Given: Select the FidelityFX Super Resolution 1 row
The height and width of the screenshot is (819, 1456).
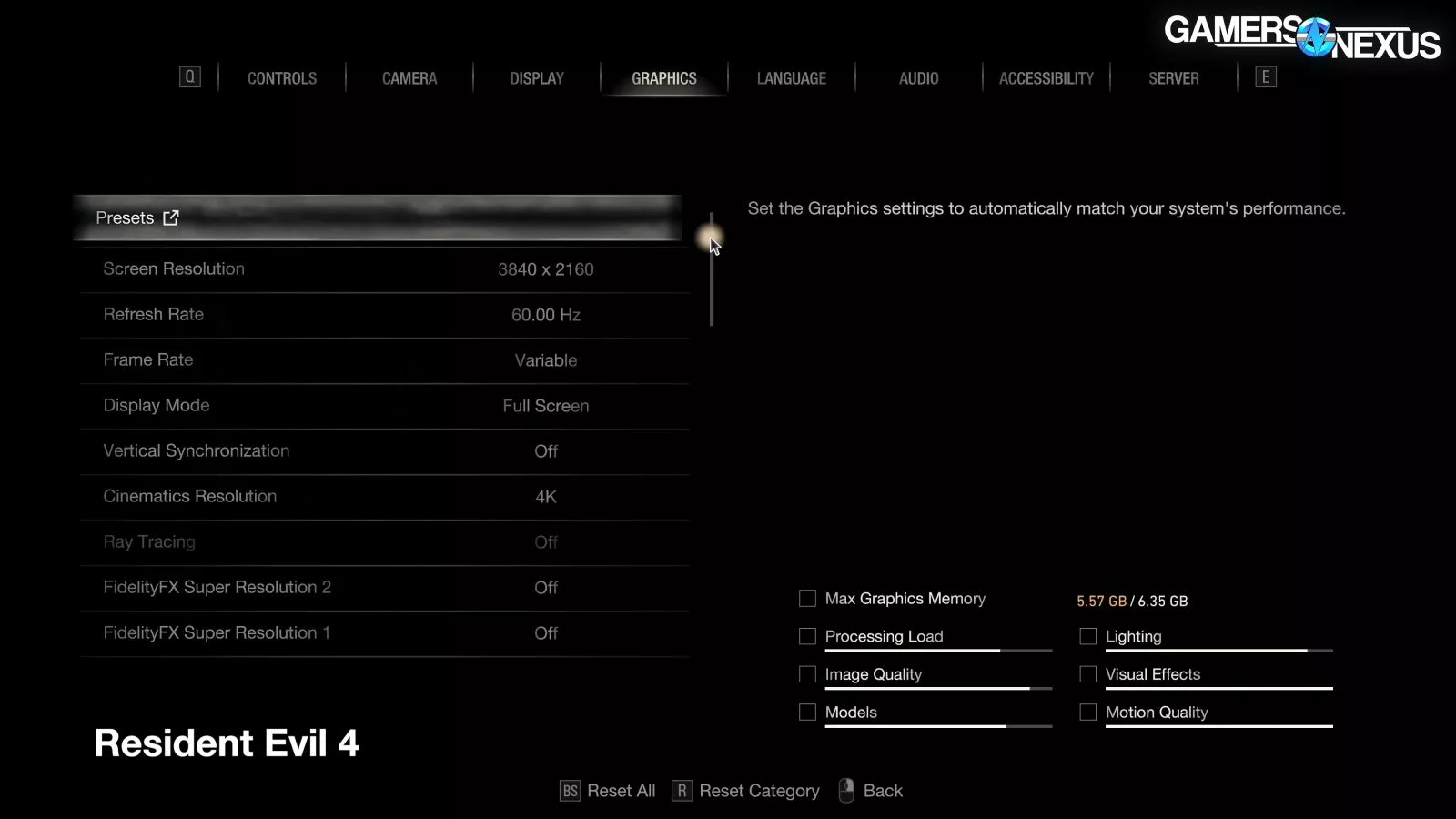Looking at the screenshot, I should [x=384, y=633].
